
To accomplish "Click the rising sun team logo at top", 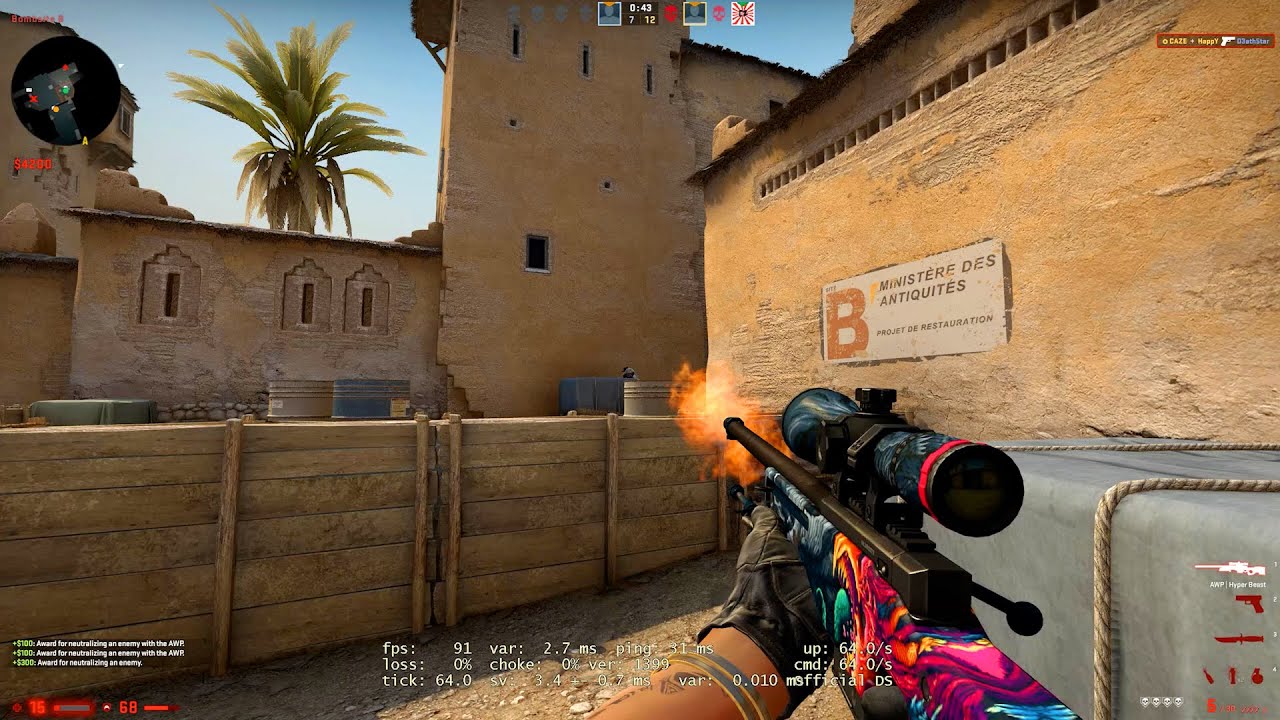I will [x=743, y=13].
